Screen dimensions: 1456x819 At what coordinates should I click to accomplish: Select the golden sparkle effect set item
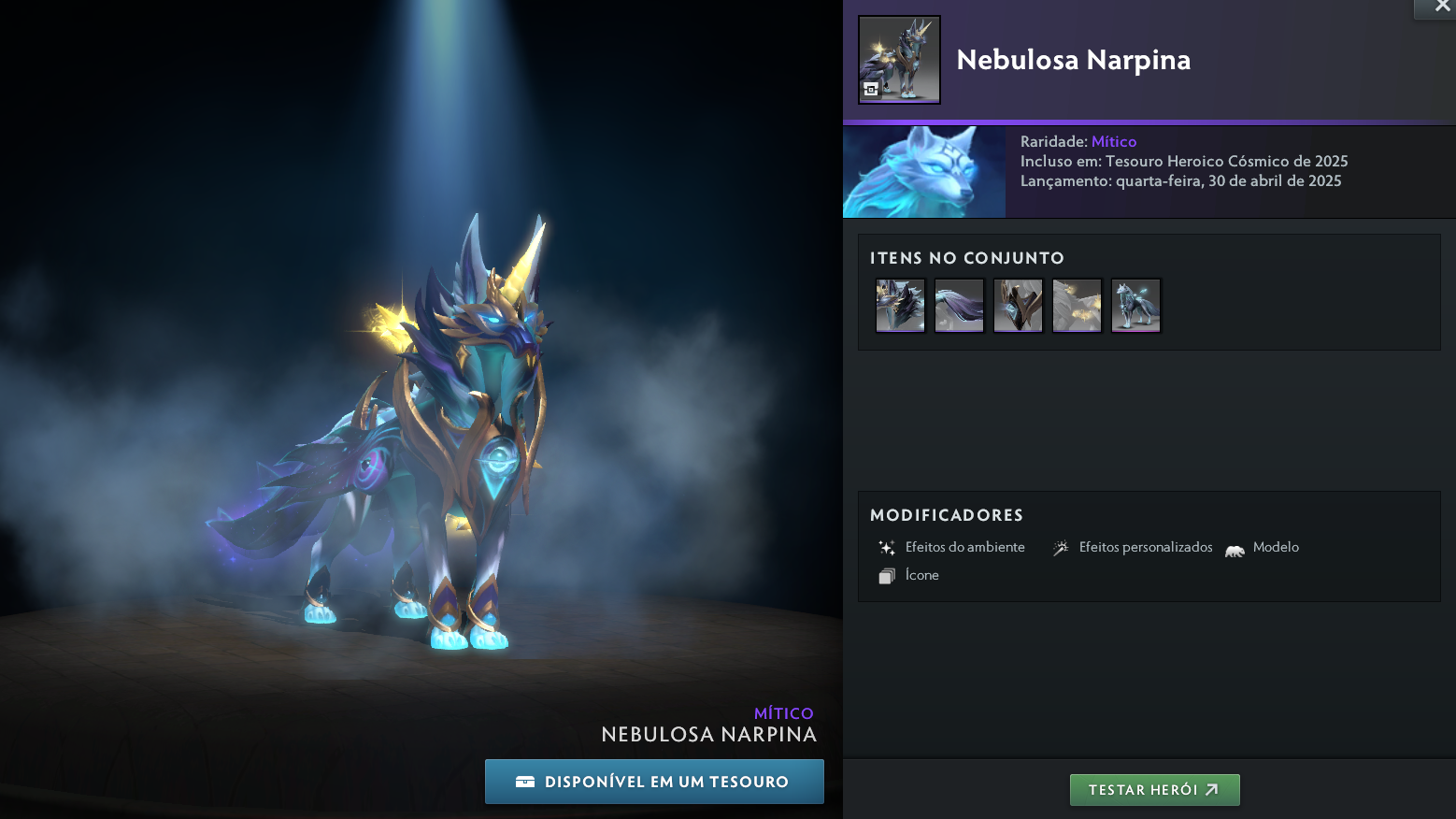1077,305
